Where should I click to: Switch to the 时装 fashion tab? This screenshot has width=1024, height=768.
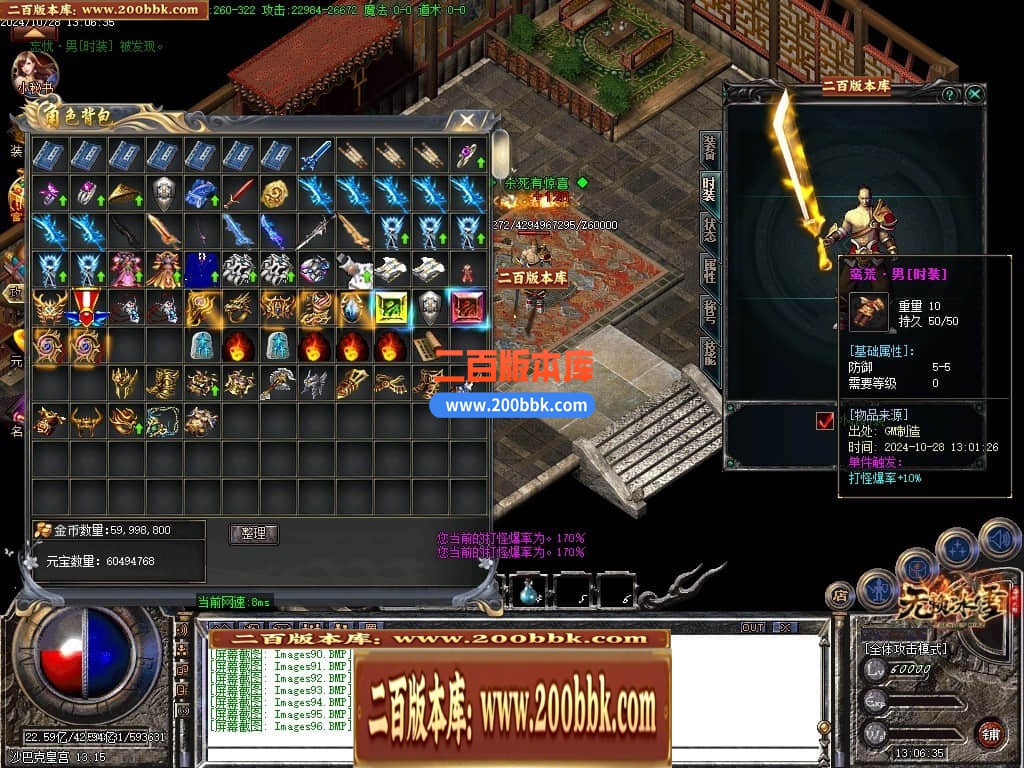coord(709,189)
